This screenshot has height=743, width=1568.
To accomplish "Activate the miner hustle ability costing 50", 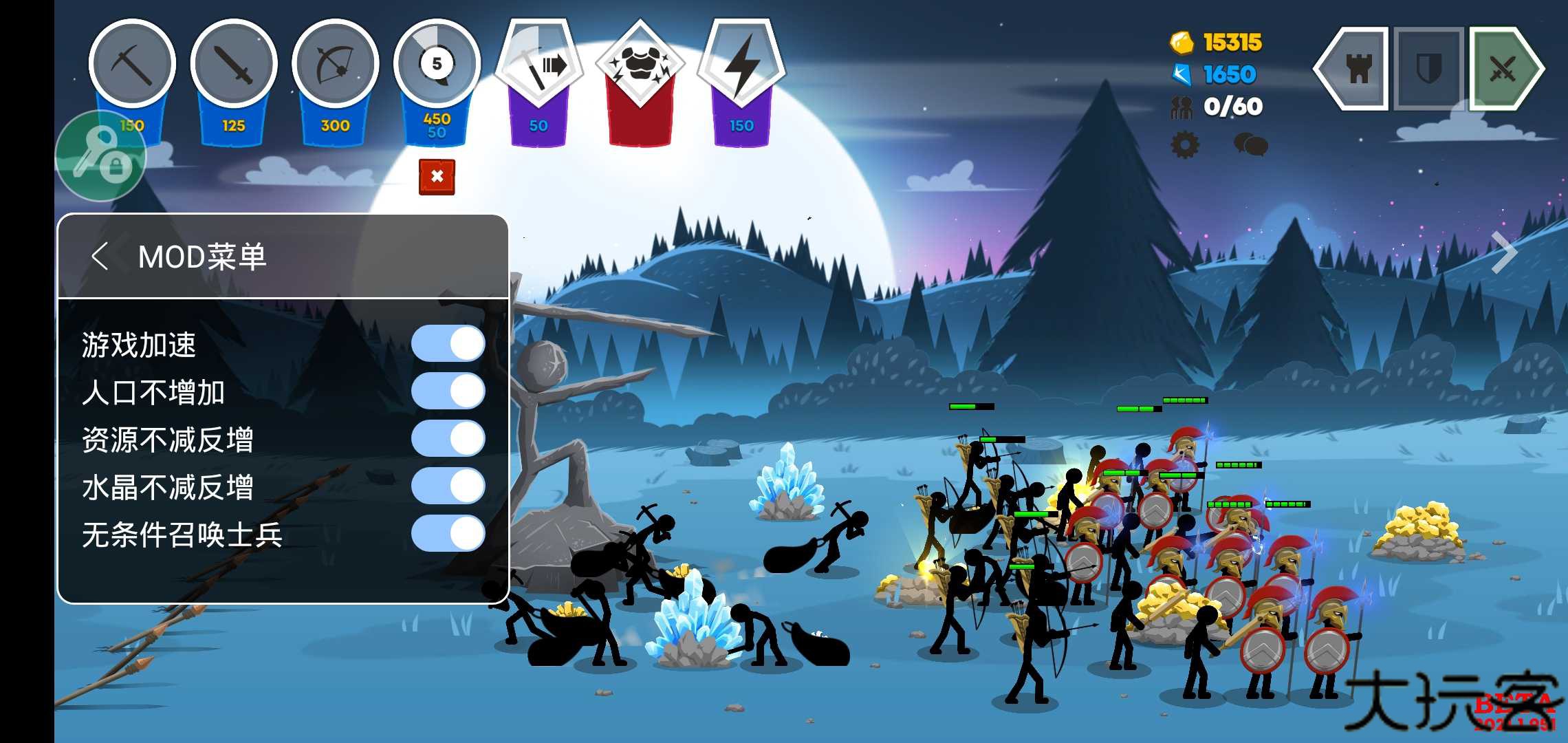I will (x=539, y=65).
